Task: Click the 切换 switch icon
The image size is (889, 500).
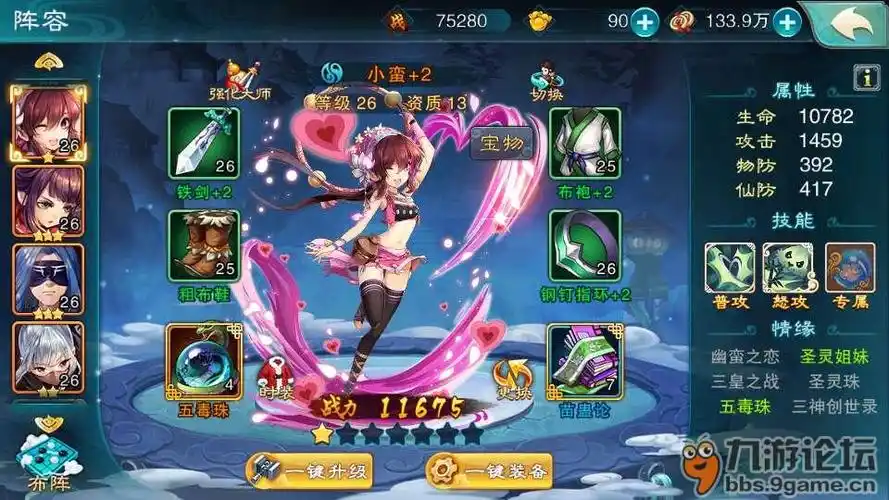Action: pos(547,79)
